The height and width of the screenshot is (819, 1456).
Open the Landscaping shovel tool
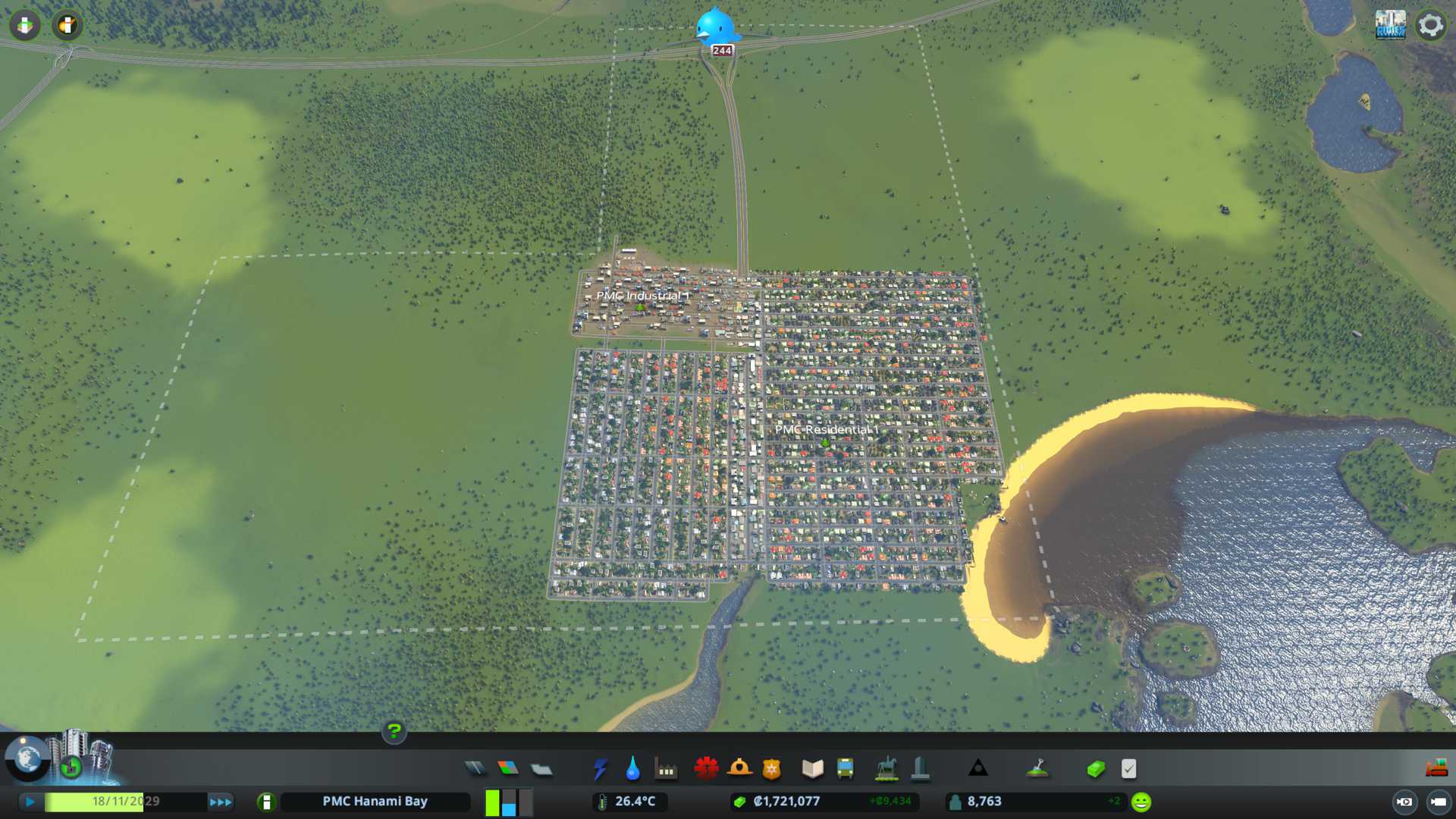click(1037, 769)
